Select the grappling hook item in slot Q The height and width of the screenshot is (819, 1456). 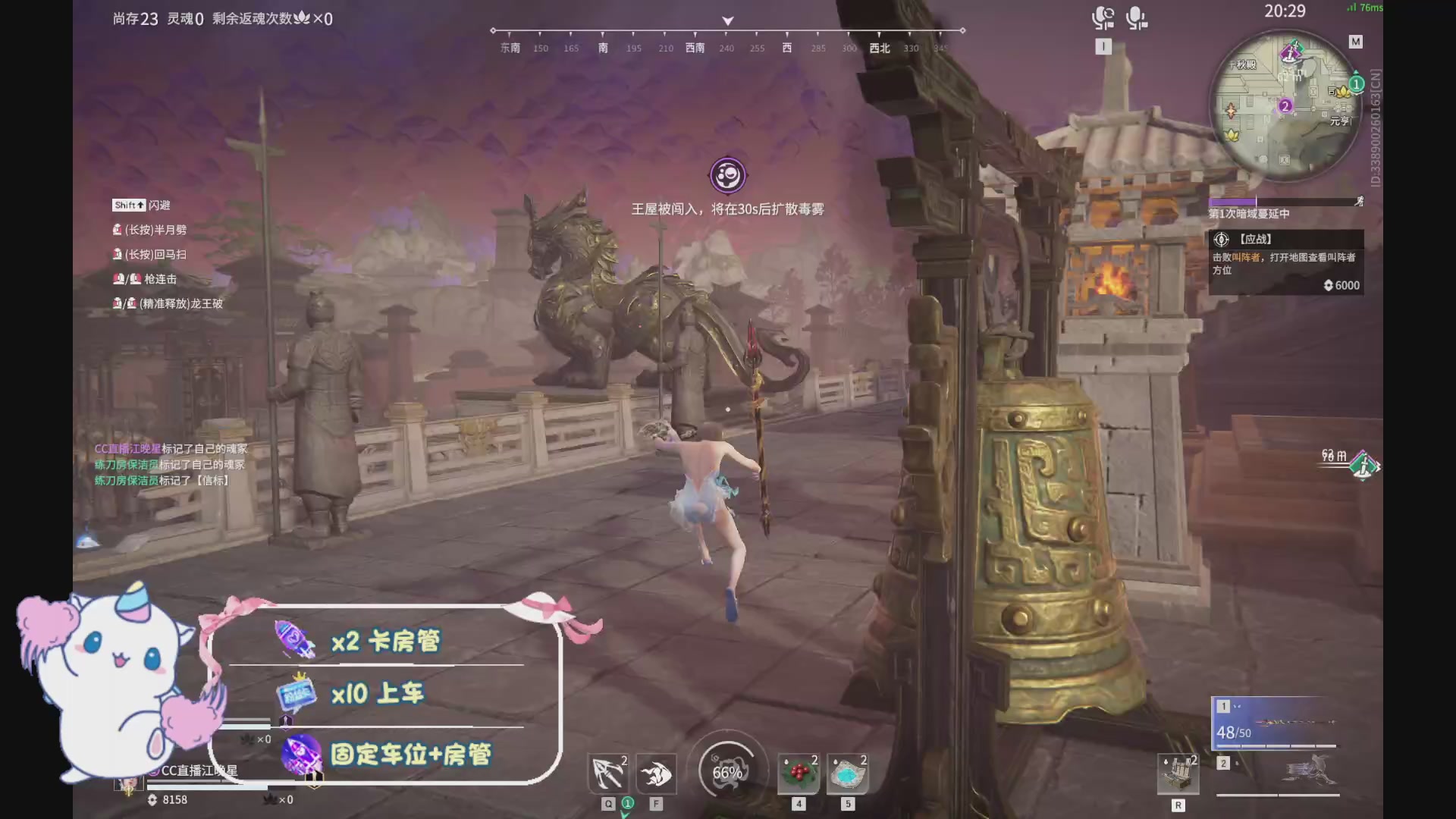pos(609,773)
